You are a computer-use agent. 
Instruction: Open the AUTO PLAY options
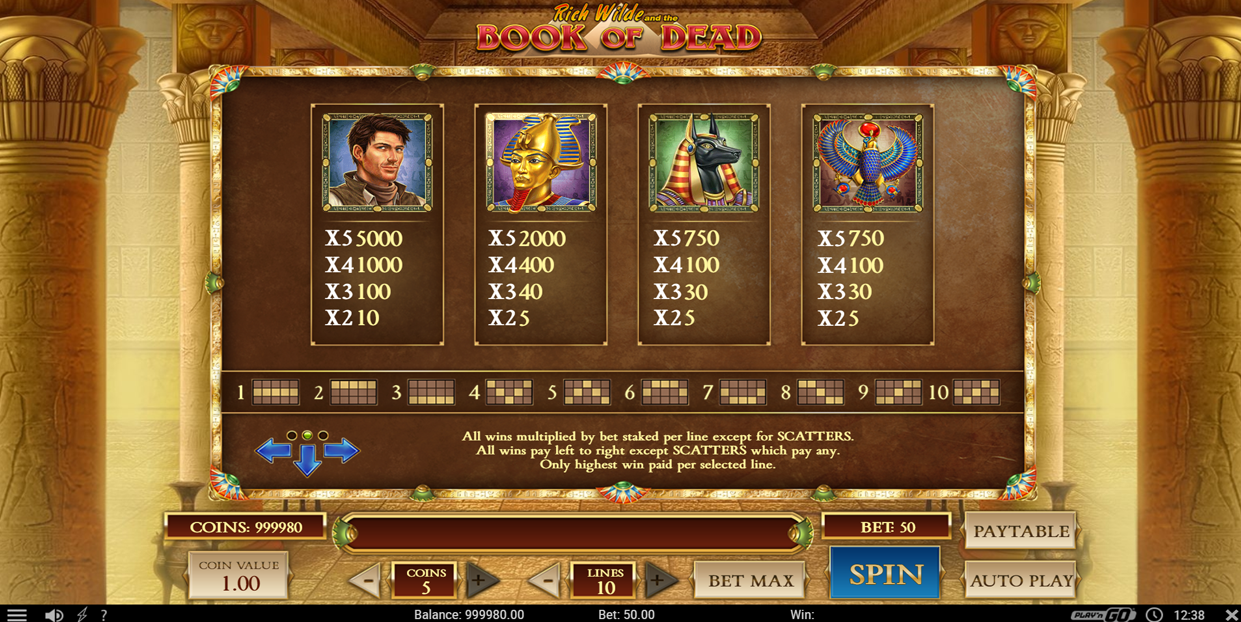(x=1020, y=580)
